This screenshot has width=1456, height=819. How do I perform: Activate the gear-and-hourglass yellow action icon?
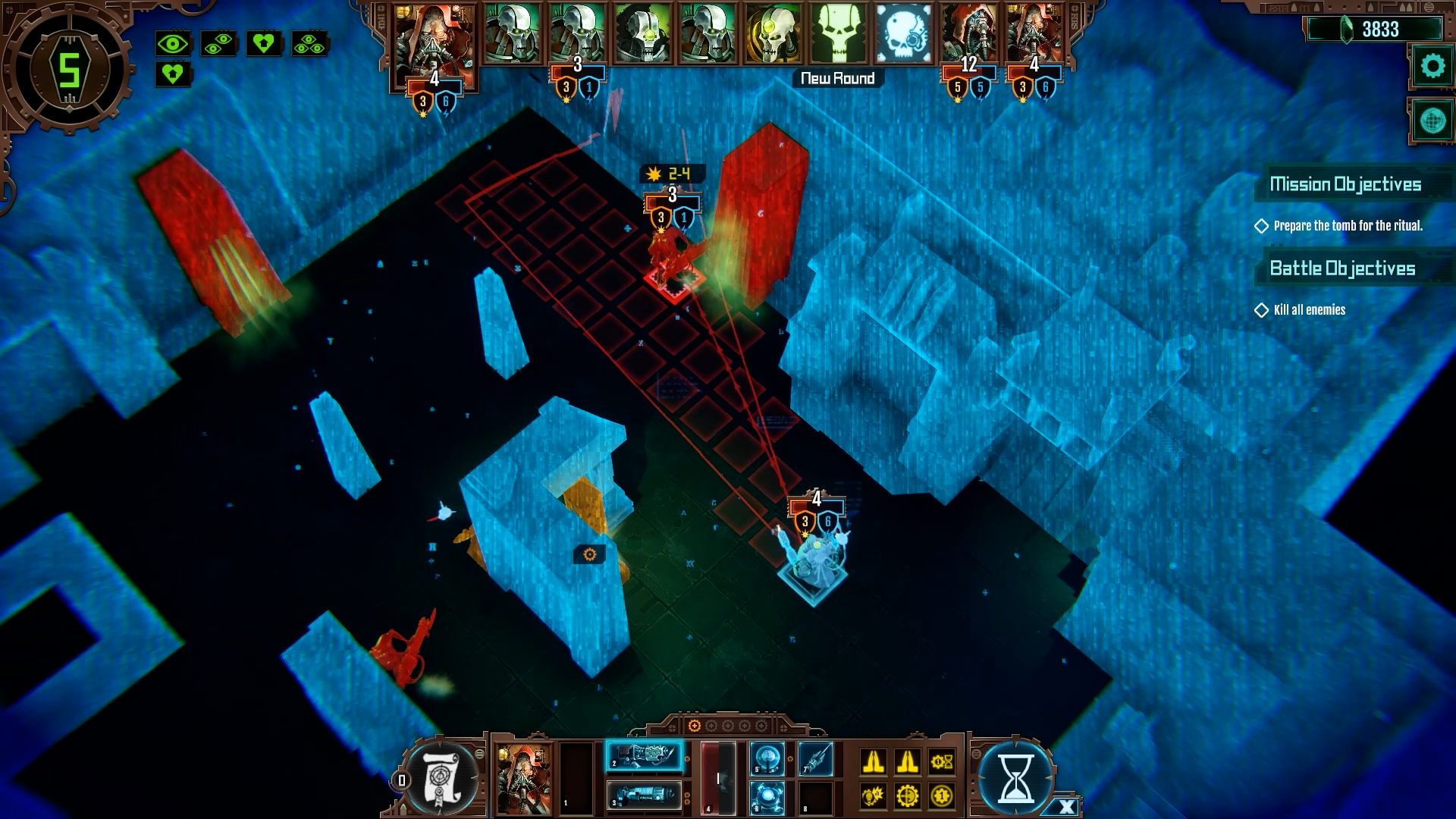pyautogui.click(x=942, y=761)
